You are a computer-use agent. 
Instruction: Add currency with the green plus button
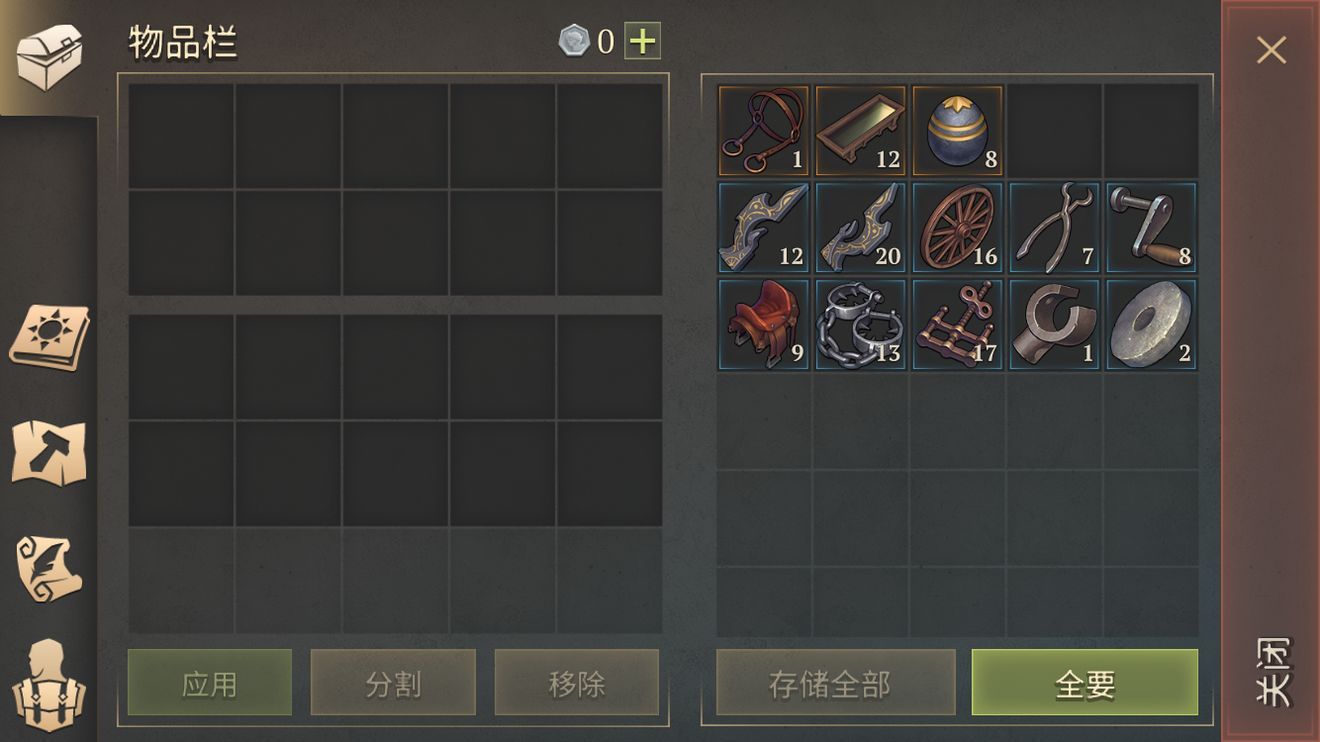(642, 41)
